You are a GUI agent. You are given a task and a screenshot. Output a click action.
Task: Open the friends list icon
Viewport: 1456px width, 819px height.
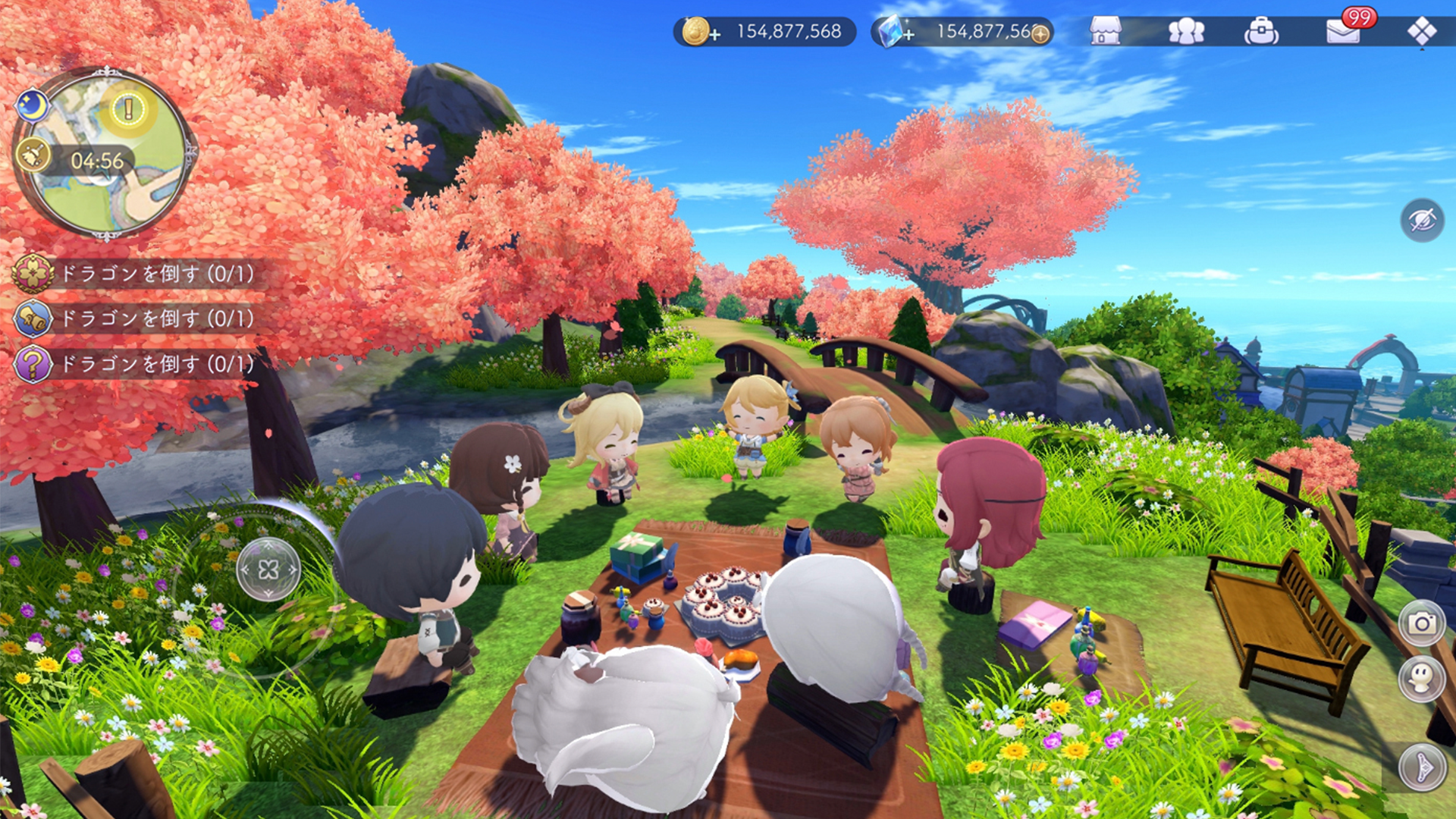pos(1188,31)
